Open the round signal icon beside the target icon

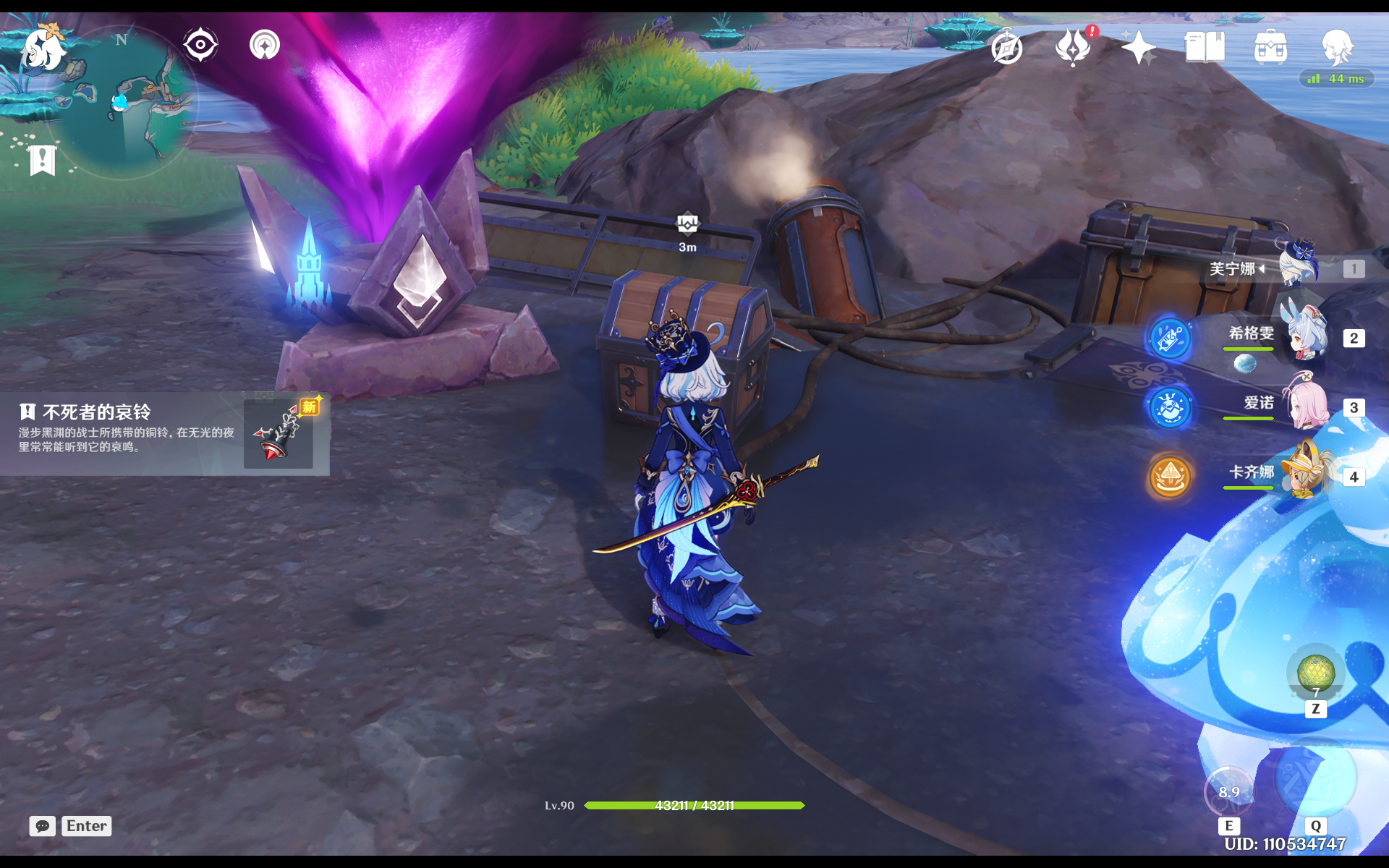coord(265,45)
